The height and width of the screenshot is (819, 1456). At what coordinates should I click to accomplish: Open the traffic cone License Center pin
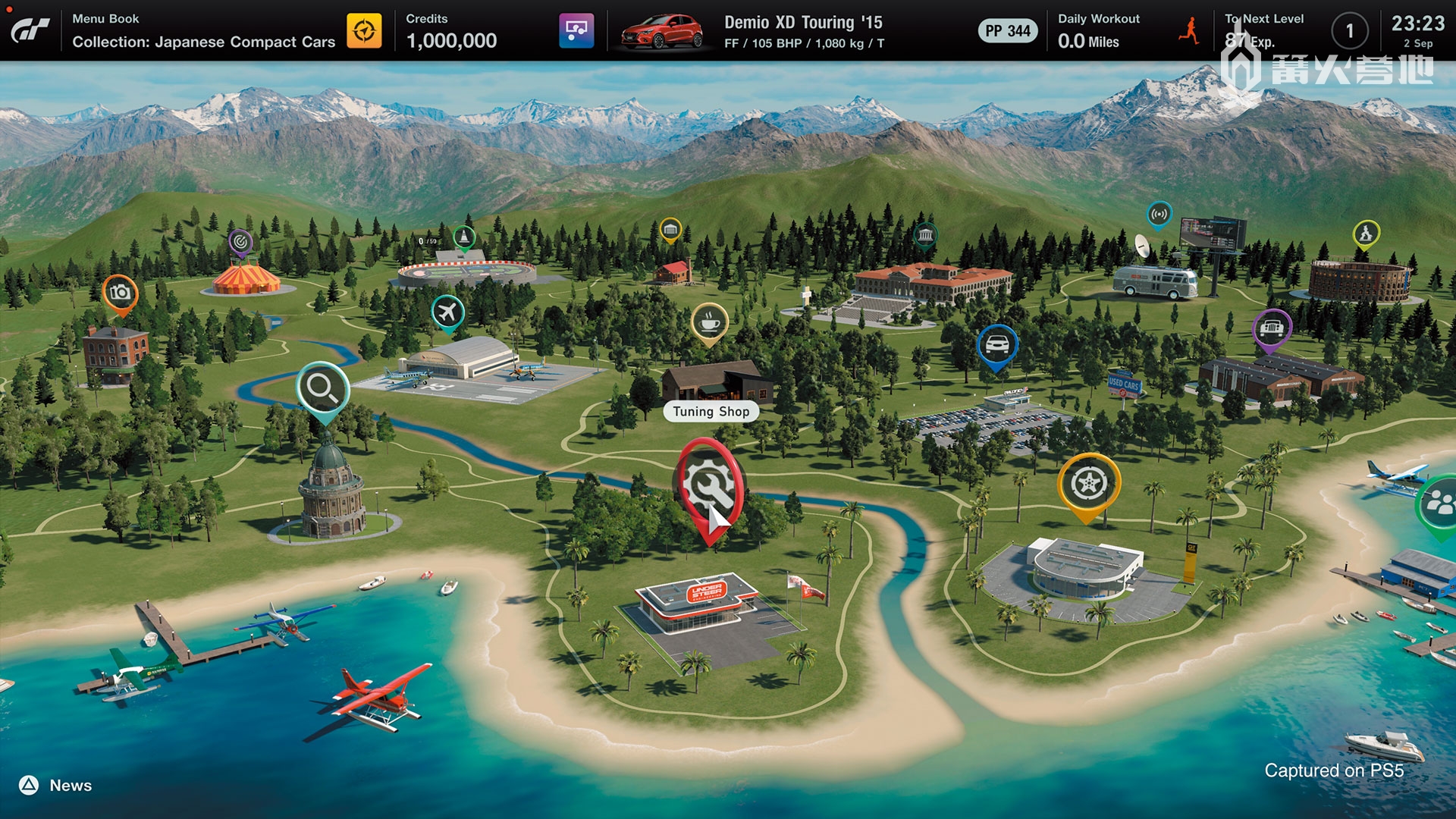coord(463,237)
